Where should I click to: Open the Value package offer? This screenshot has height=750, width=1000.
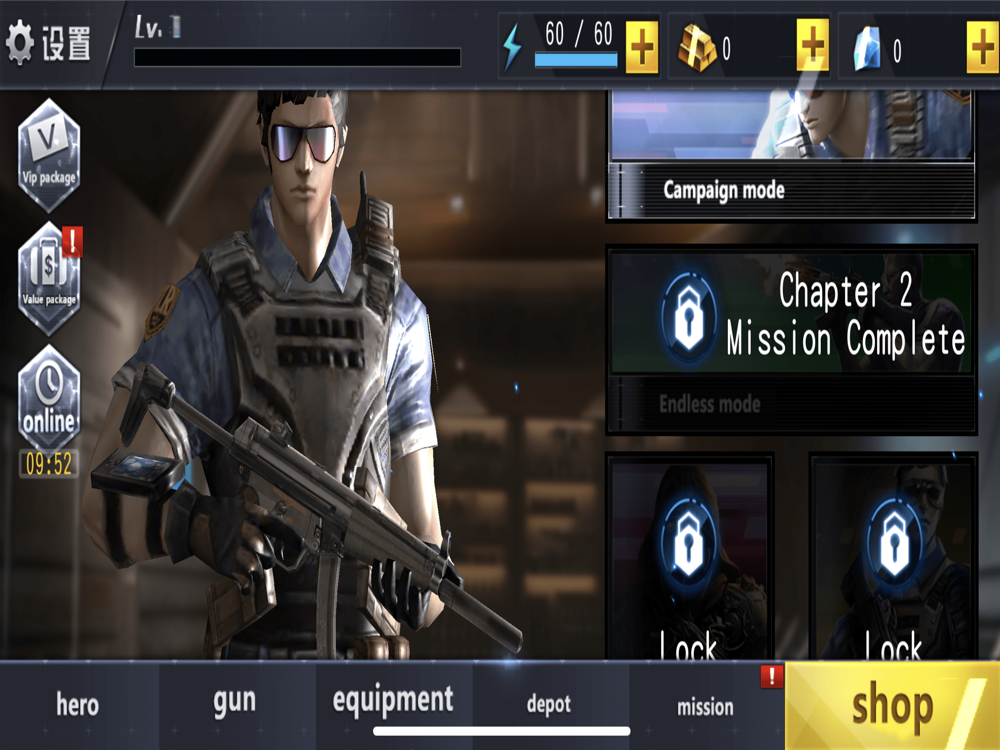click(x=49, y=277)
